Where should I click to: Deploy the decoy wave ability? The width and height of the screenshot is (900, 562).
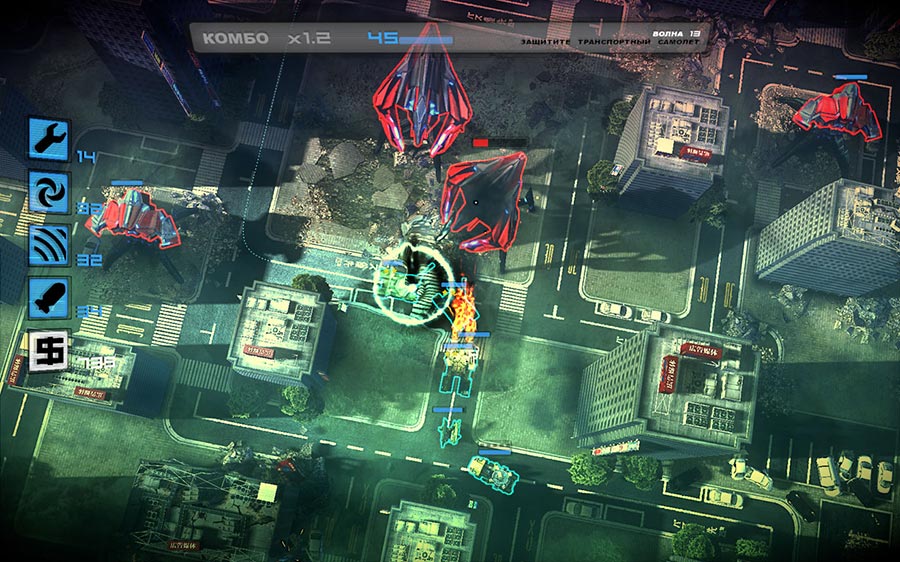49,246
